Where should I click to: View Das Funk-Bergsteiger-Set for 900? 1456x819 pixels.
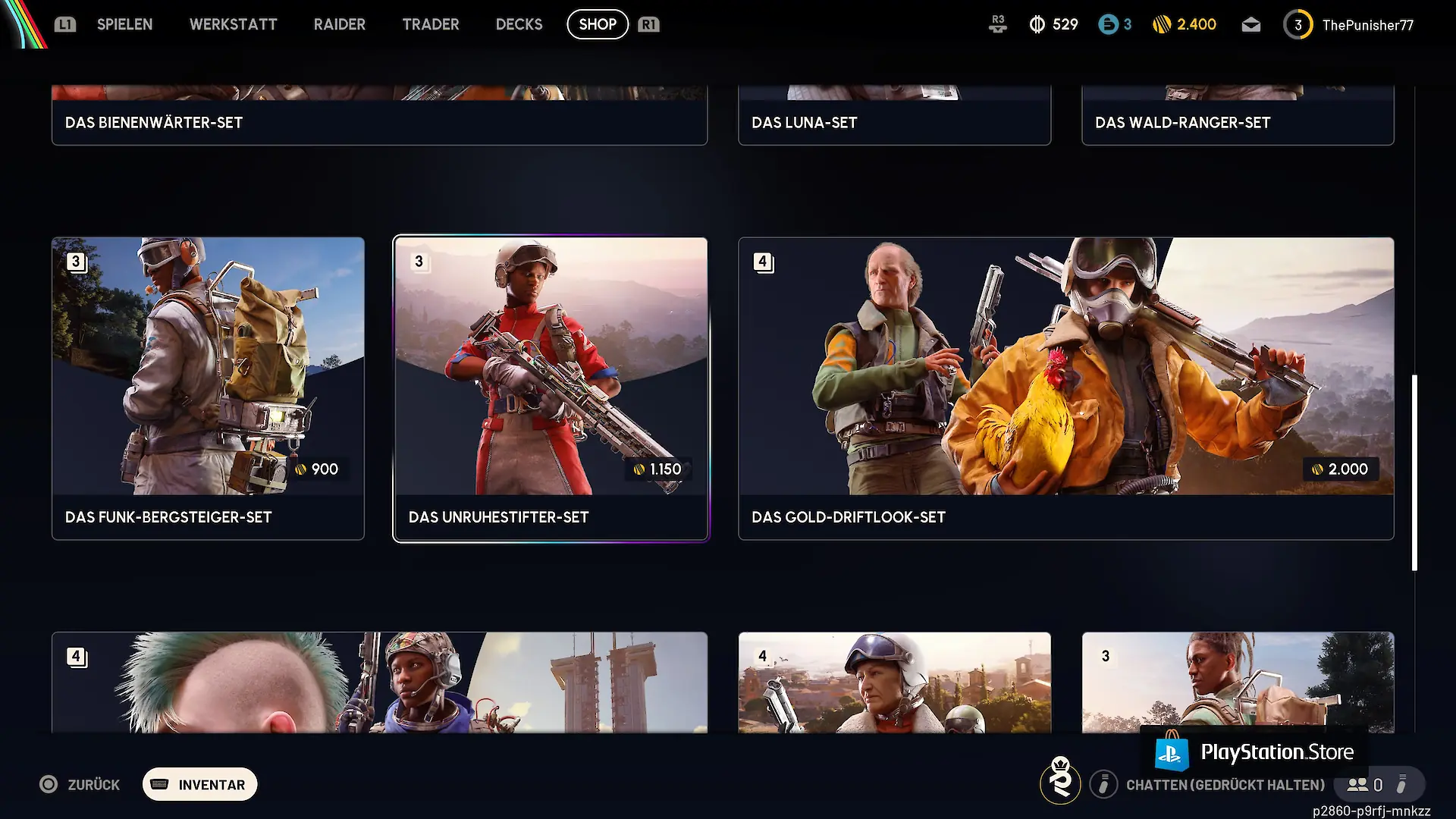tap(208, 388)
